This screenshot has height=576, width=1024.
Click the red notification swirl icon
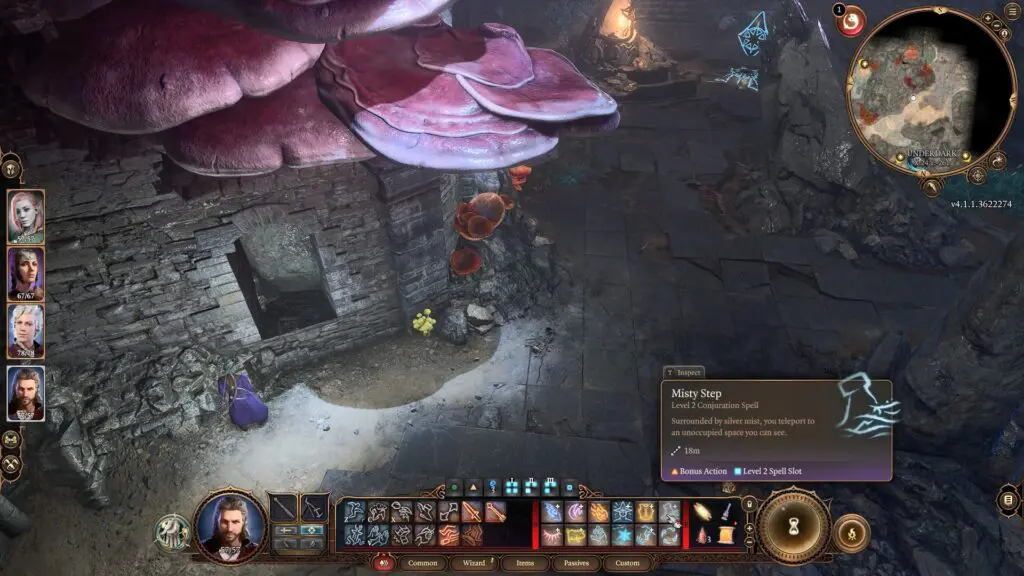pyautogui.click(x=851, y=20)
